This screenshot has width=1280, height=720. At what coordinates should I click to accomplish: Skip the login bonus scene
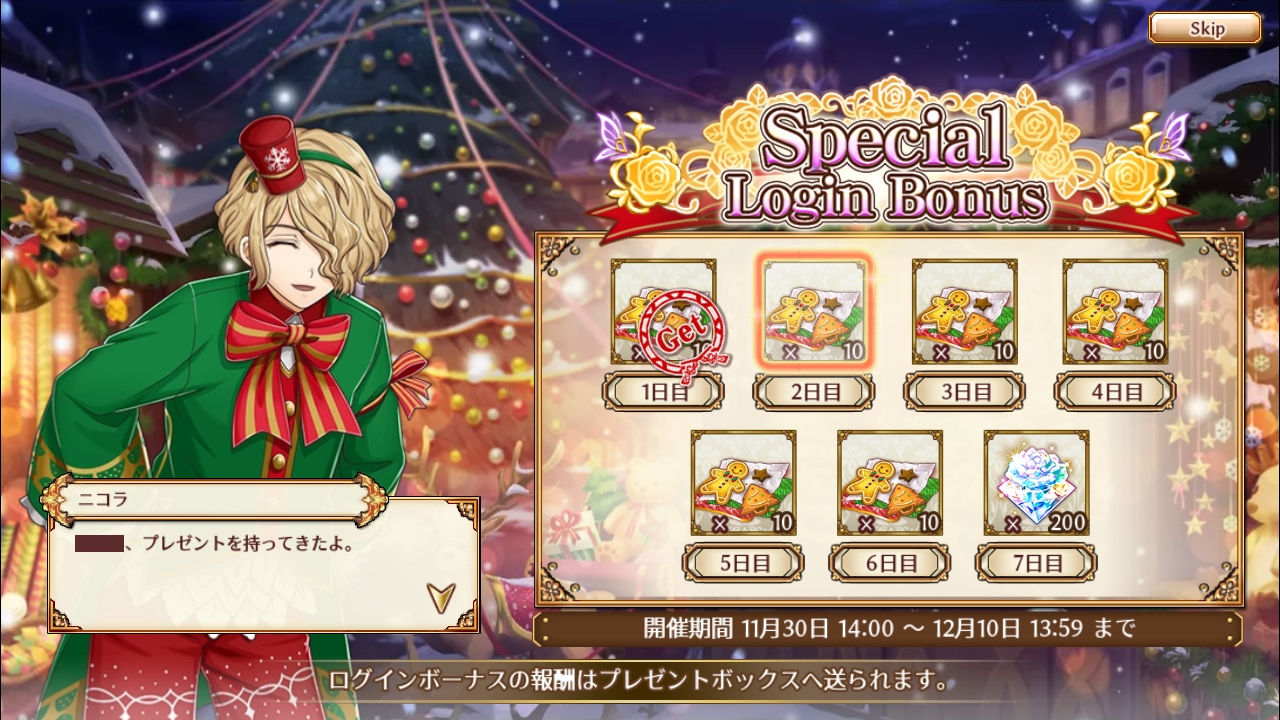pyautogui.click(x=1204, y=28)
